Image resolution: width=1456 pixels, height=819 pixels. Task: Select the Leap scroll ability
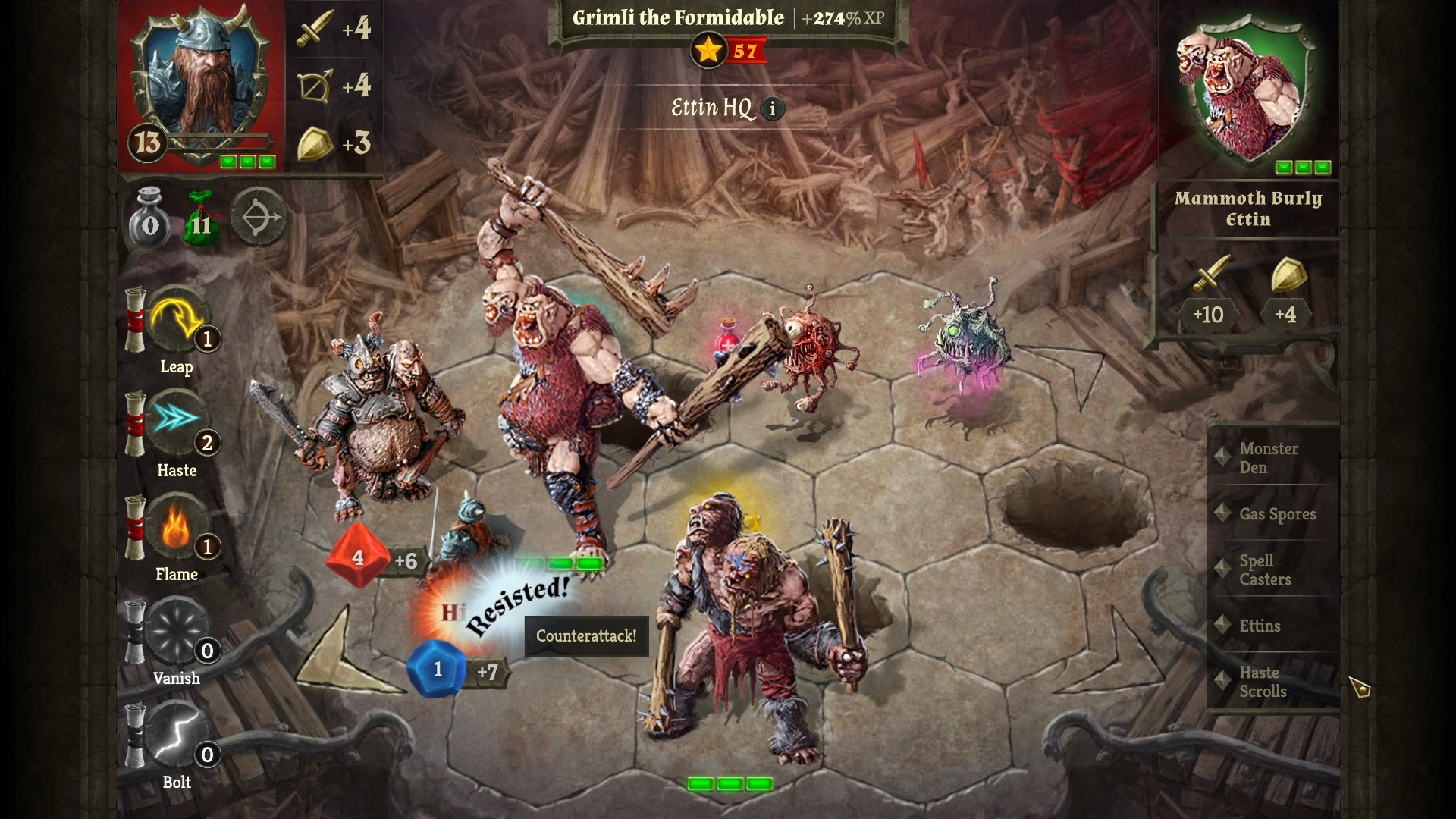176,325
